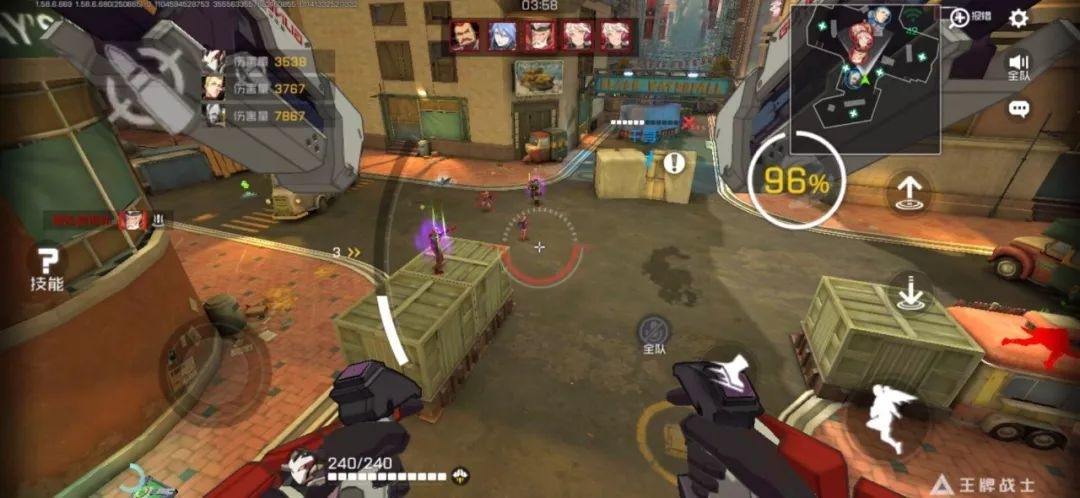Toggle the team voice speaker button

[1018, 64]
